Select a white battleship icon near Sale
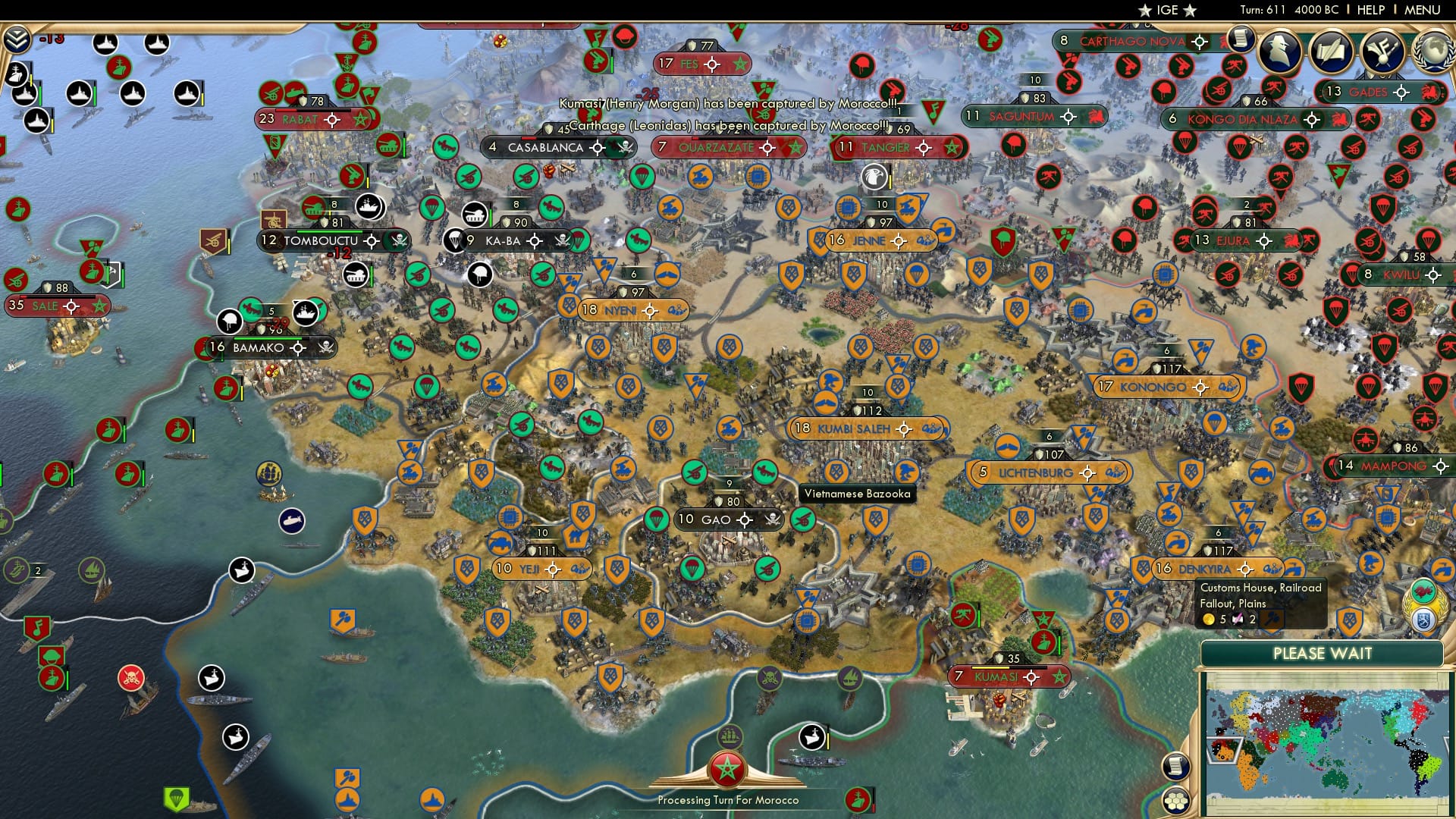This screenshot has width=1456, height=819. (36, 120)
